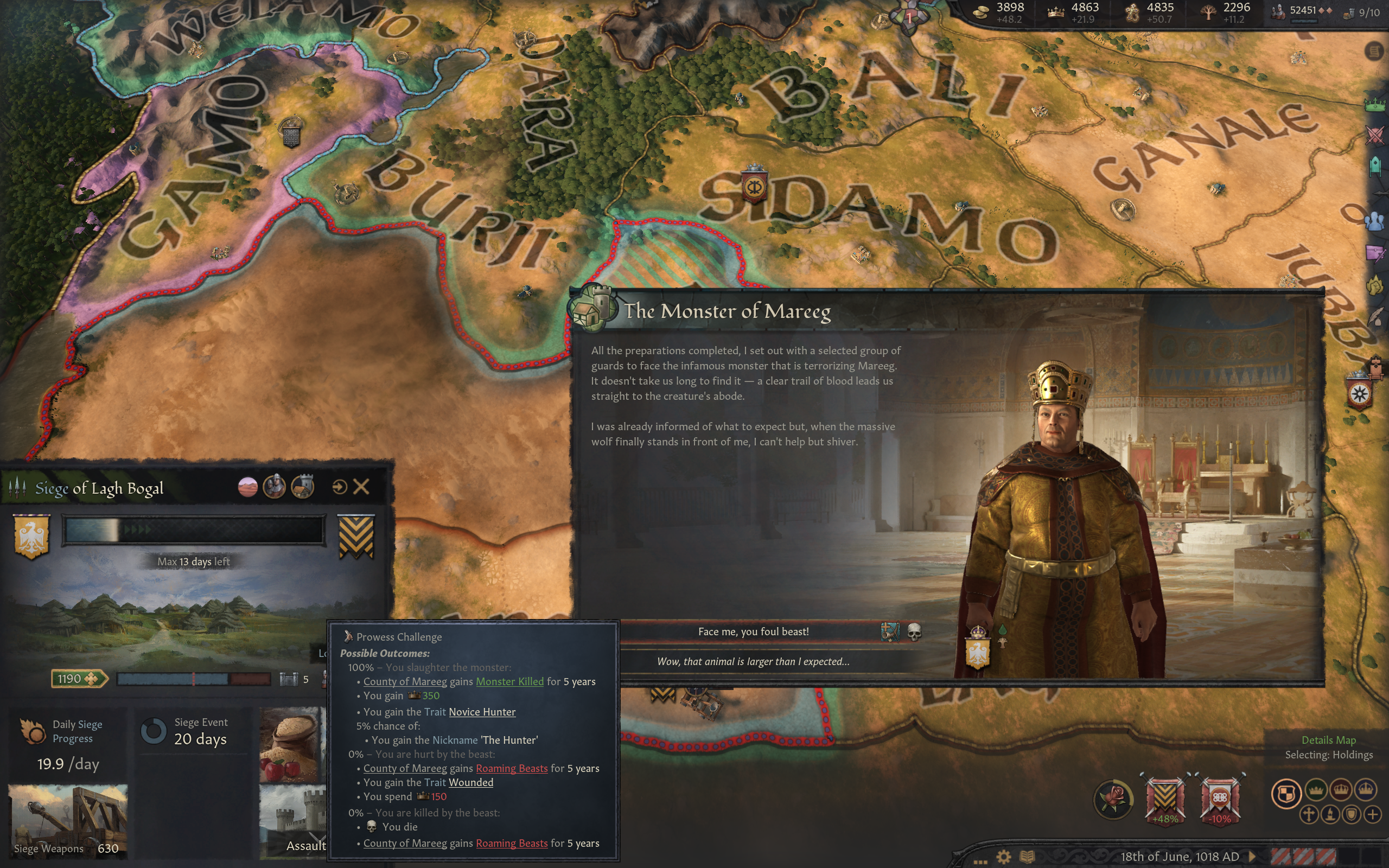Select the attacker white eagle banner
This screenshot has width=1389, height=868.
coord(31,535)
